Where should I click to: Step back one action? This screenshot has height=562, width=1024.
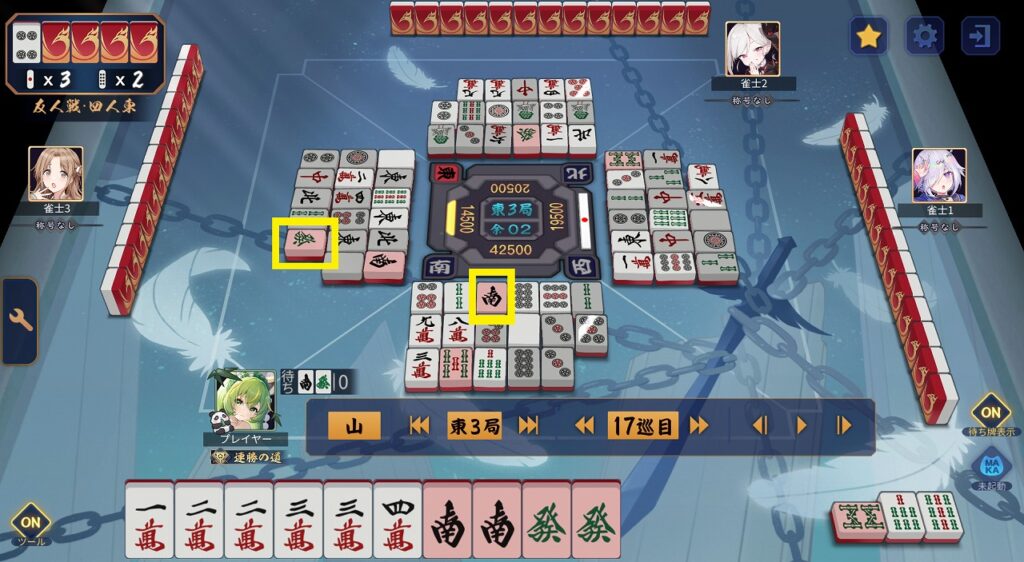[759, 426]
